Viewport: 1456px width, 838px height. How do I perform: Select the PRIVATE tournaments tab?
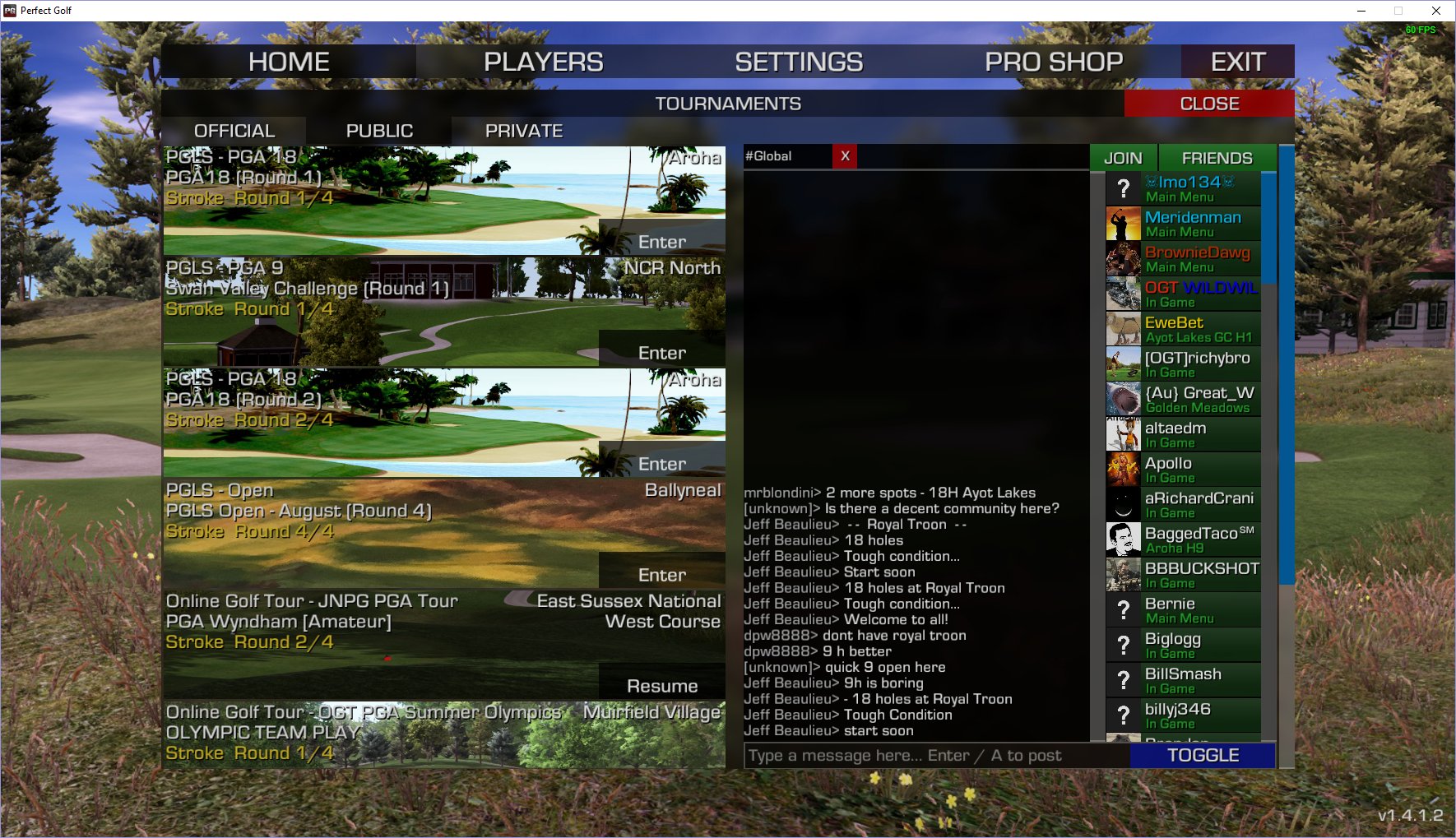(524, 131)
